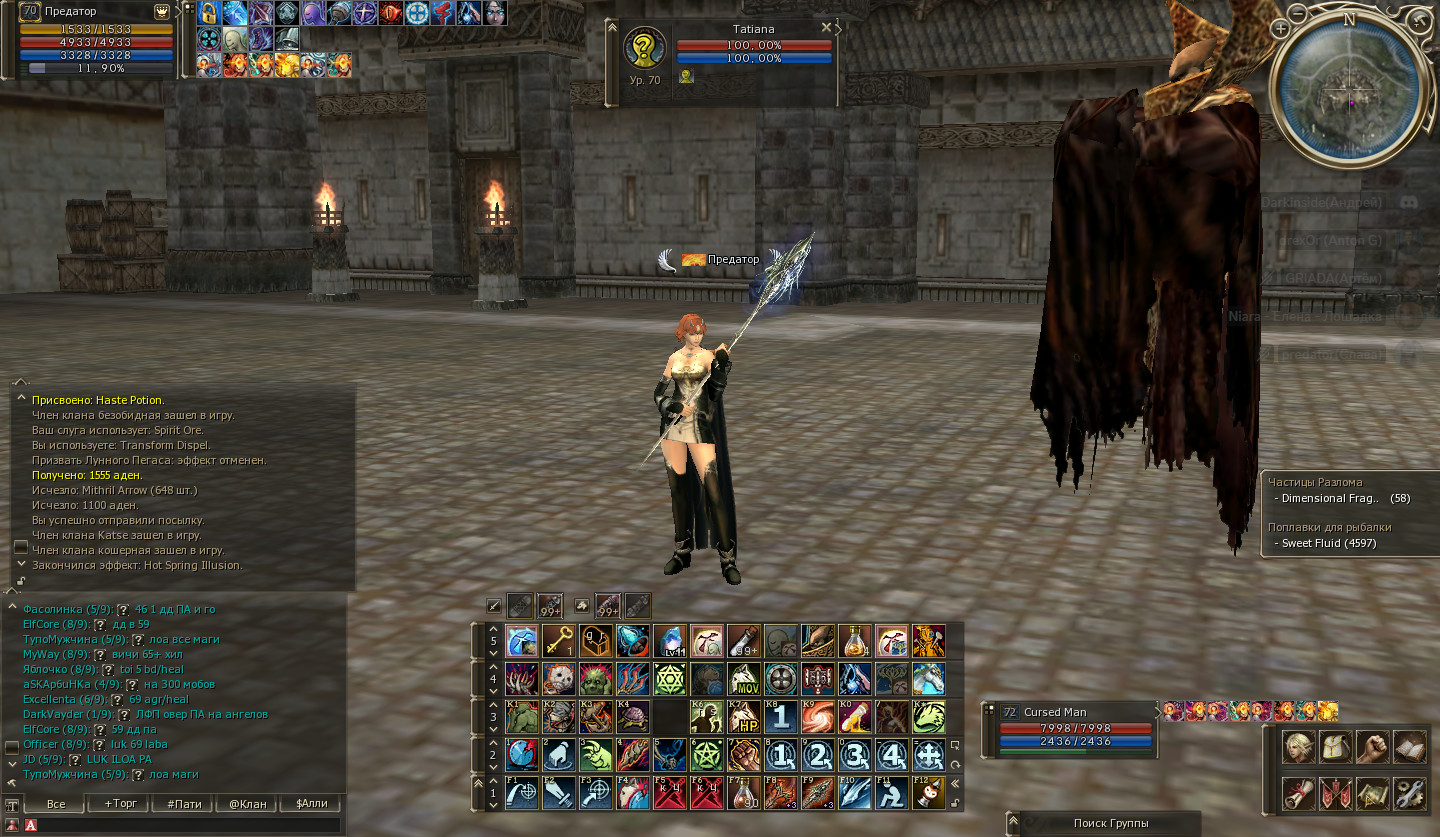Use the golden key hotbar item
This screenshot has height=837, width=1440.
click(x=558, y=640)
